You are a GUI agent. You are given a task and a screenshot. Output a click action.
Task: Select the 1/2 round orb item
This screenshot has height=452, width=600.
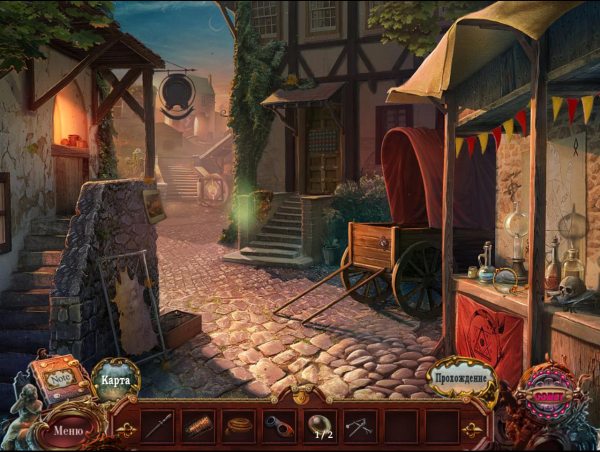(x=320, y=426)
